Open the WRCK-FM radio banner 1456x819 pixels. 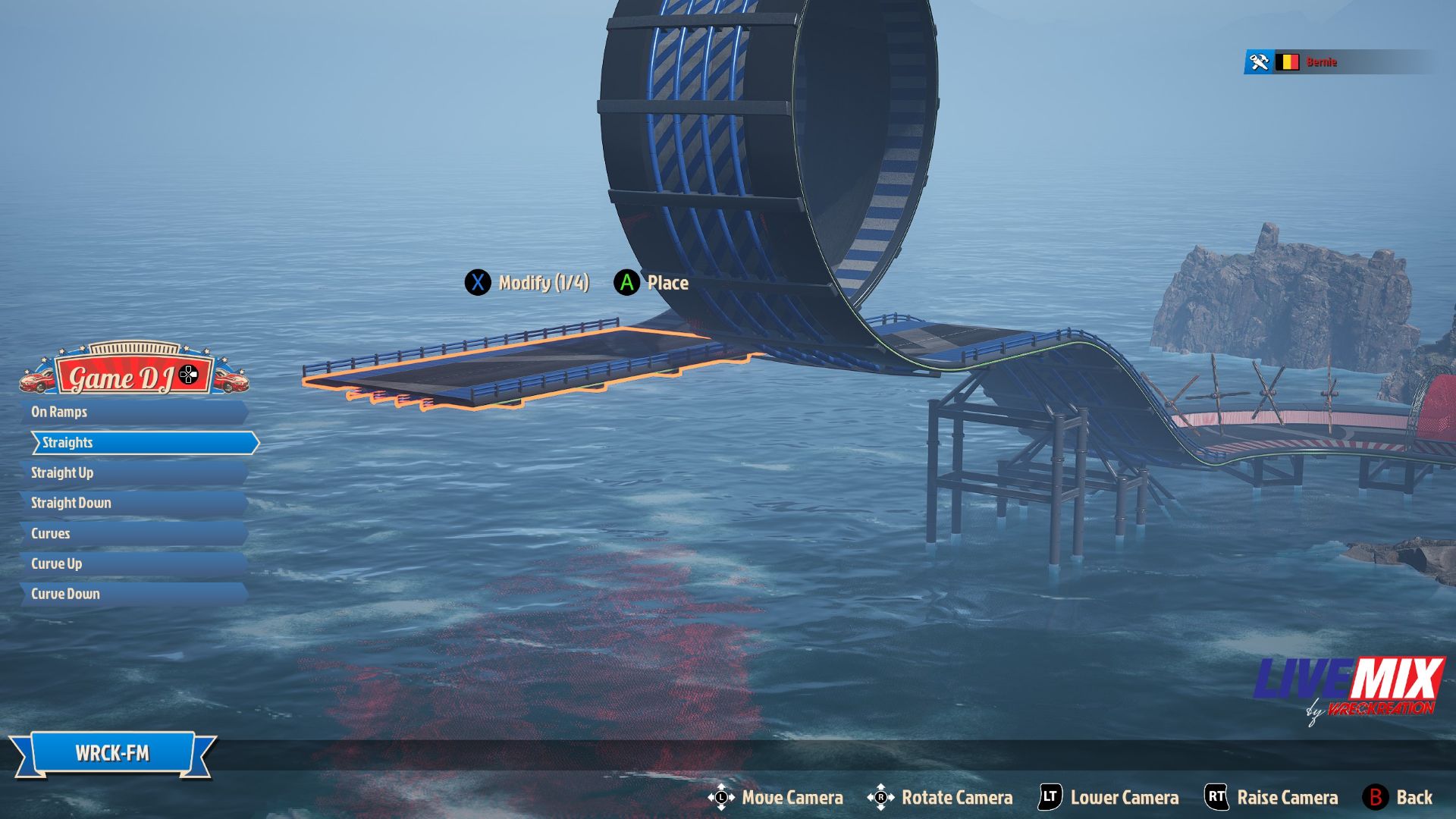[112, 753]
